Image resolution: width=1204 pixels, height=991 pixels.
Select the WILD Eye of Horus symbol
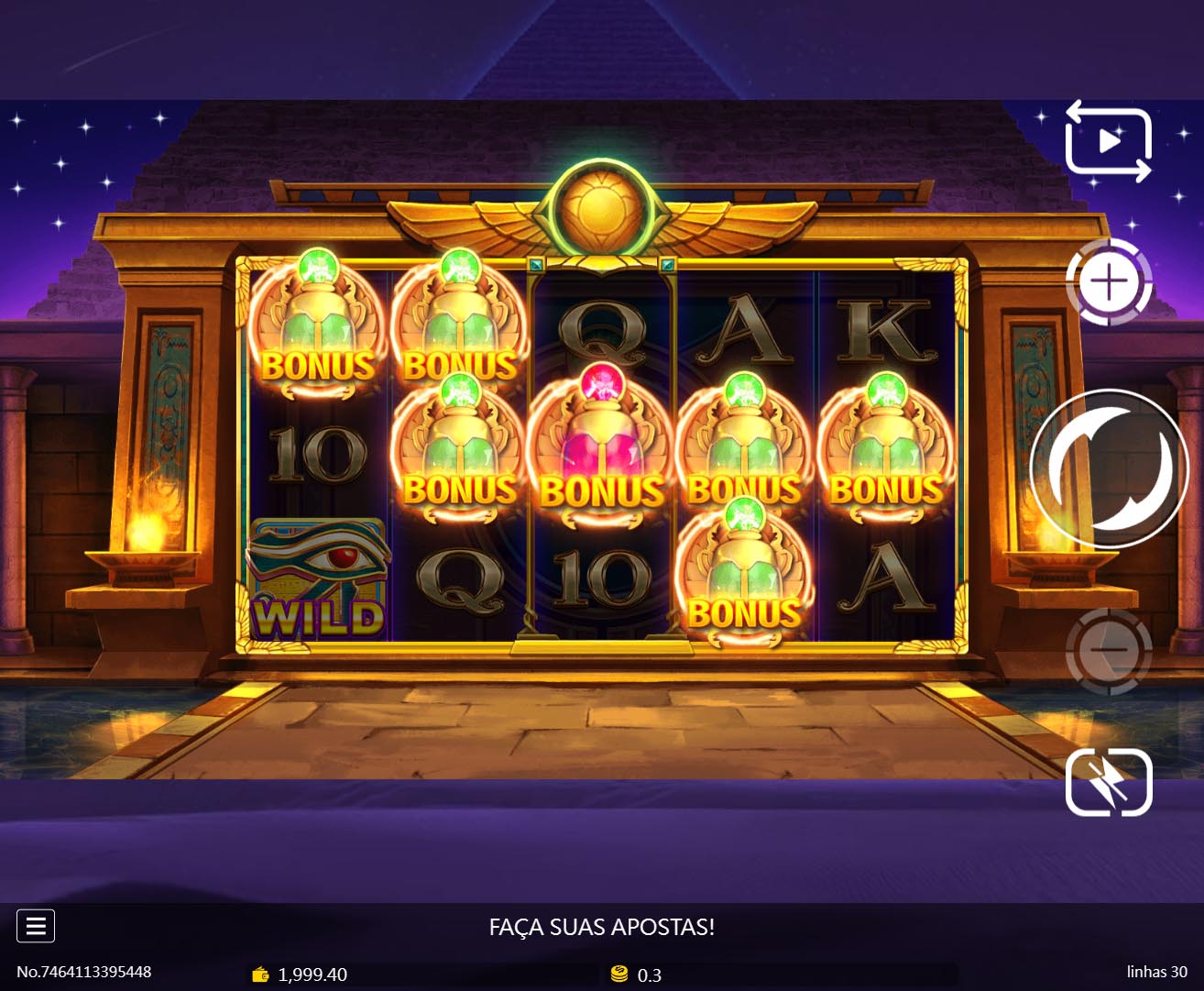pyautogui.click(x=320, y=578)
